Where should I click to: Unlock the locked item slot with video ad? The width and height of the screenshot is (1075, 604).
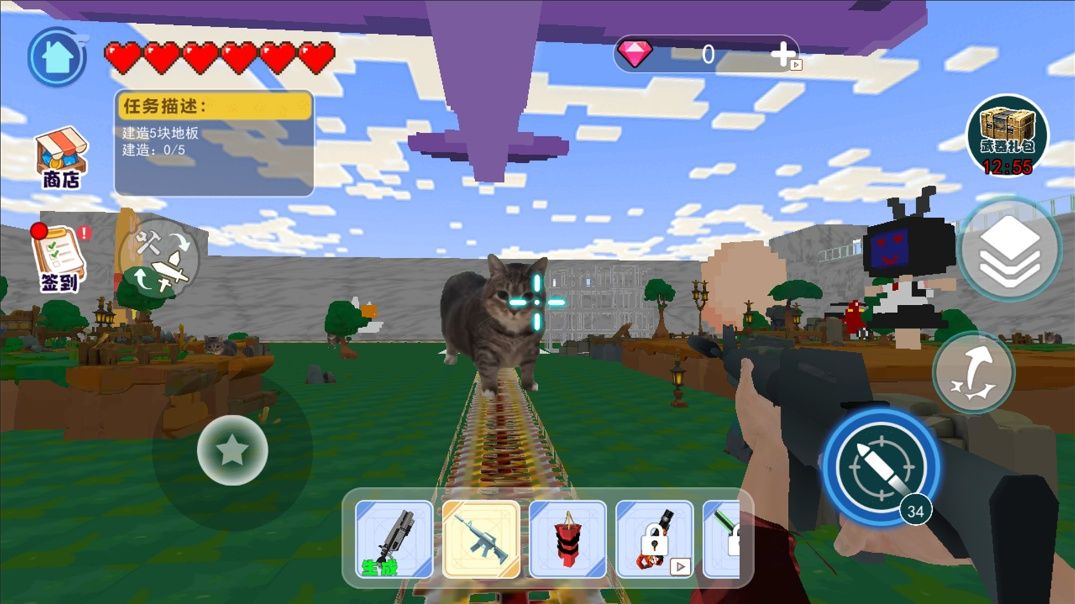coord(654,539)
